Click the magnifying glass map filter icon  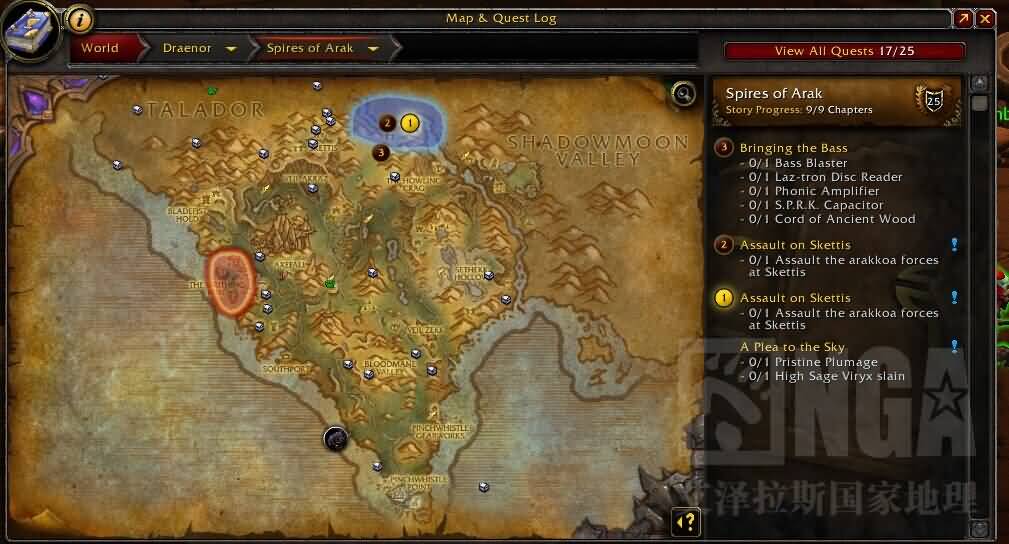(x=683, y=93)
